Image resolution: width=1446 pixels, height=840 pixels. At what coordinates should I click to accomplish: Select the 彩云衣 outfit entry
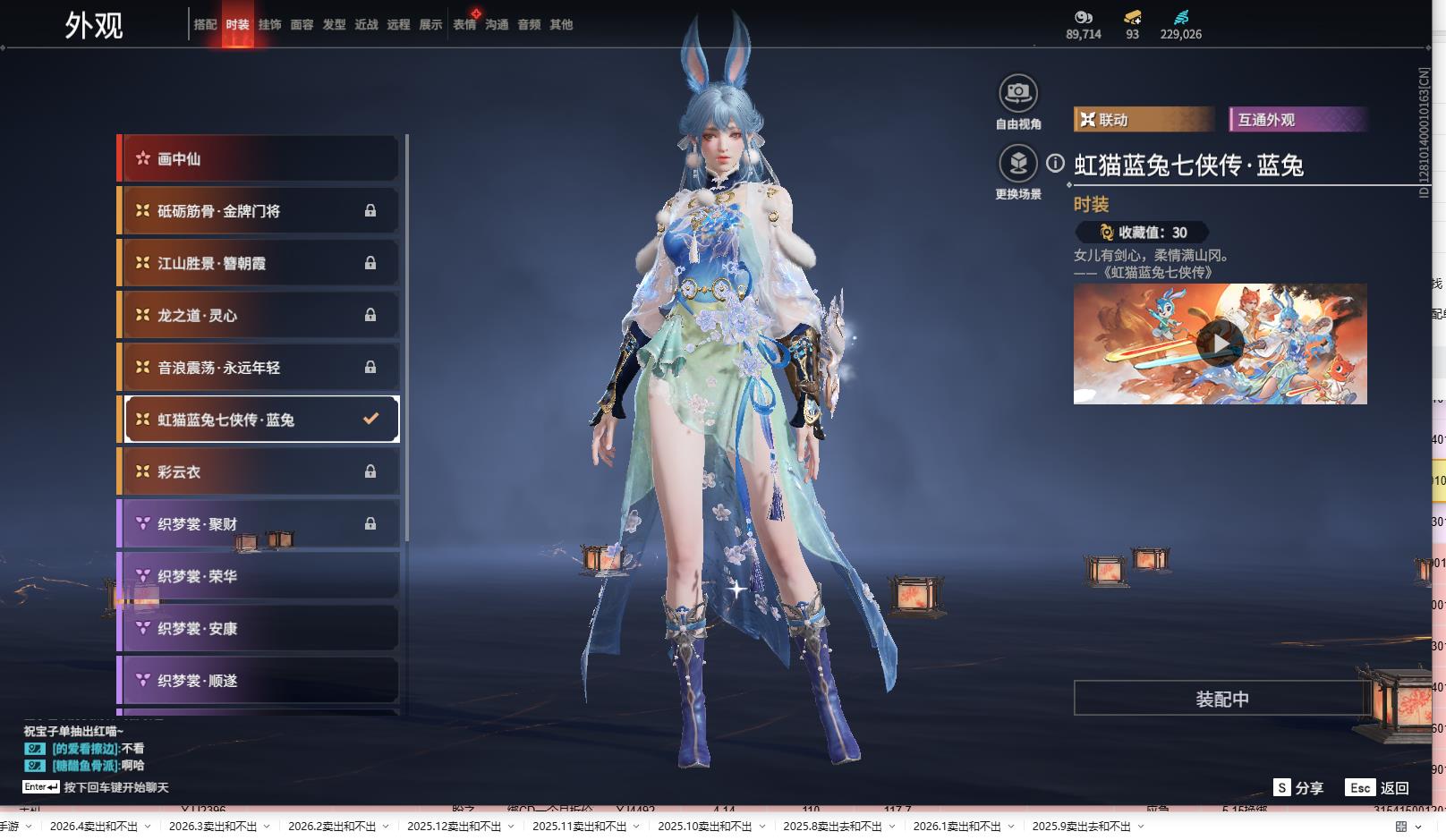tap(259, 472)
